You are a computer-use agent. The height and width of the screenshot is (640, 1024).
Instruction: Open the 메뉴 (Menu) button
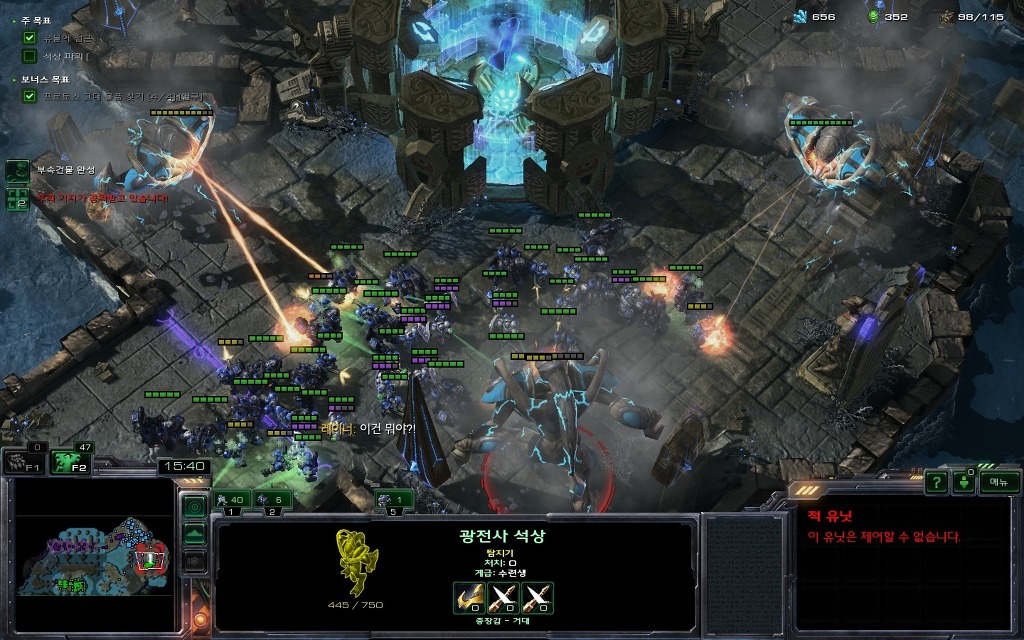tap(998, 482)
